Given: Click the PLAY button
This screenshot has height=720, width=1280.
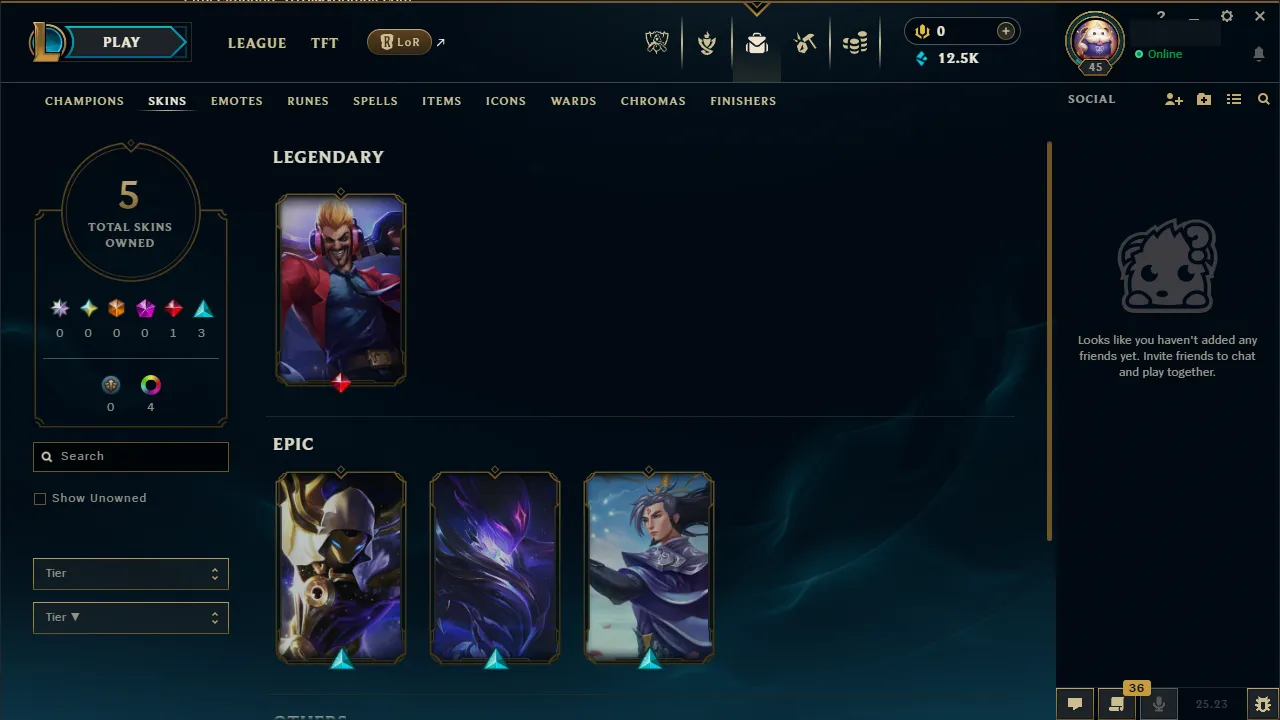Looking at the screenshot, I should (121, 42).
